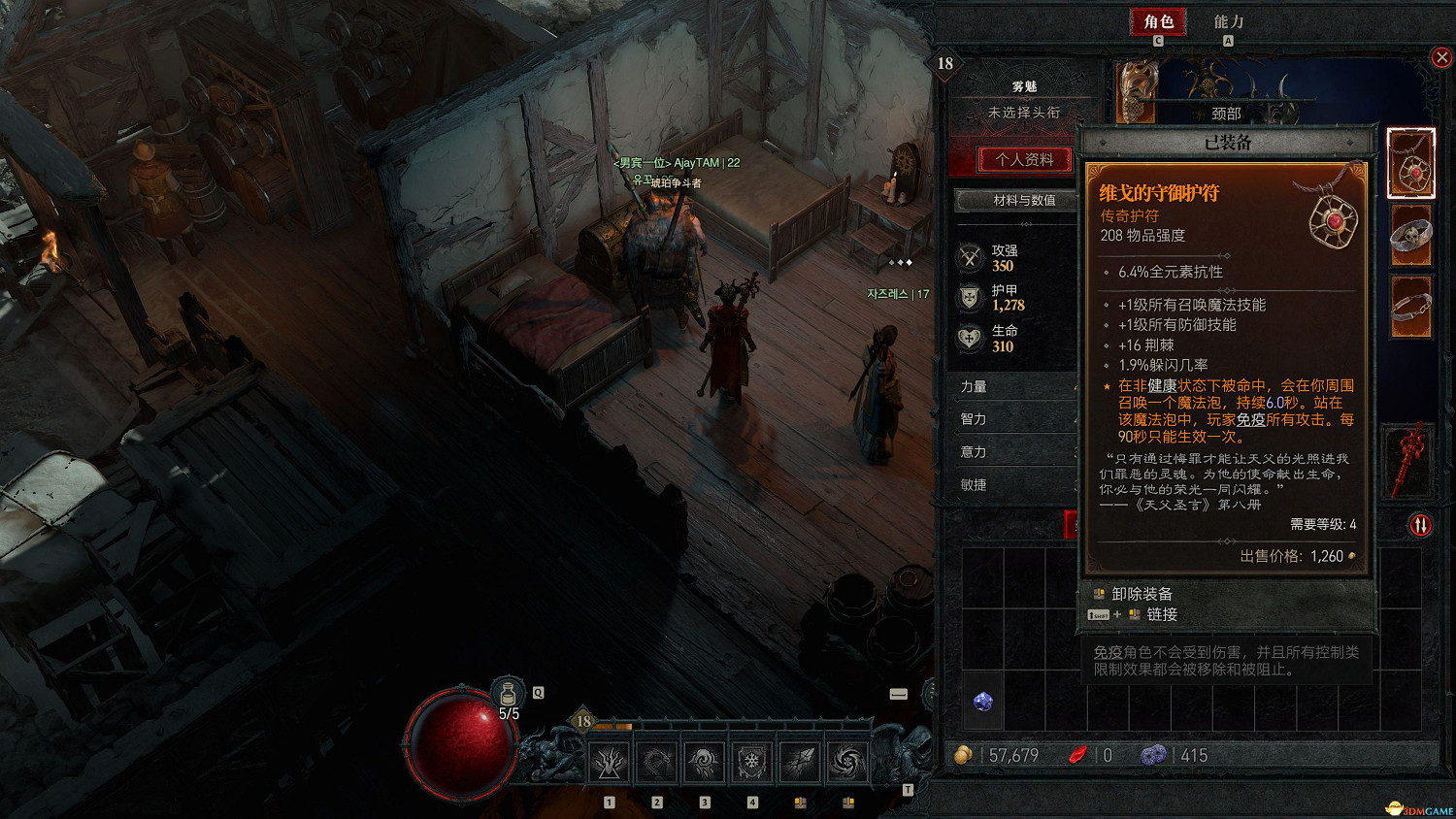Image resolution: width=1456 pixels, height=819 pixels.
Task: Open the 个人资料 profile button
Action: (1024, 159)
